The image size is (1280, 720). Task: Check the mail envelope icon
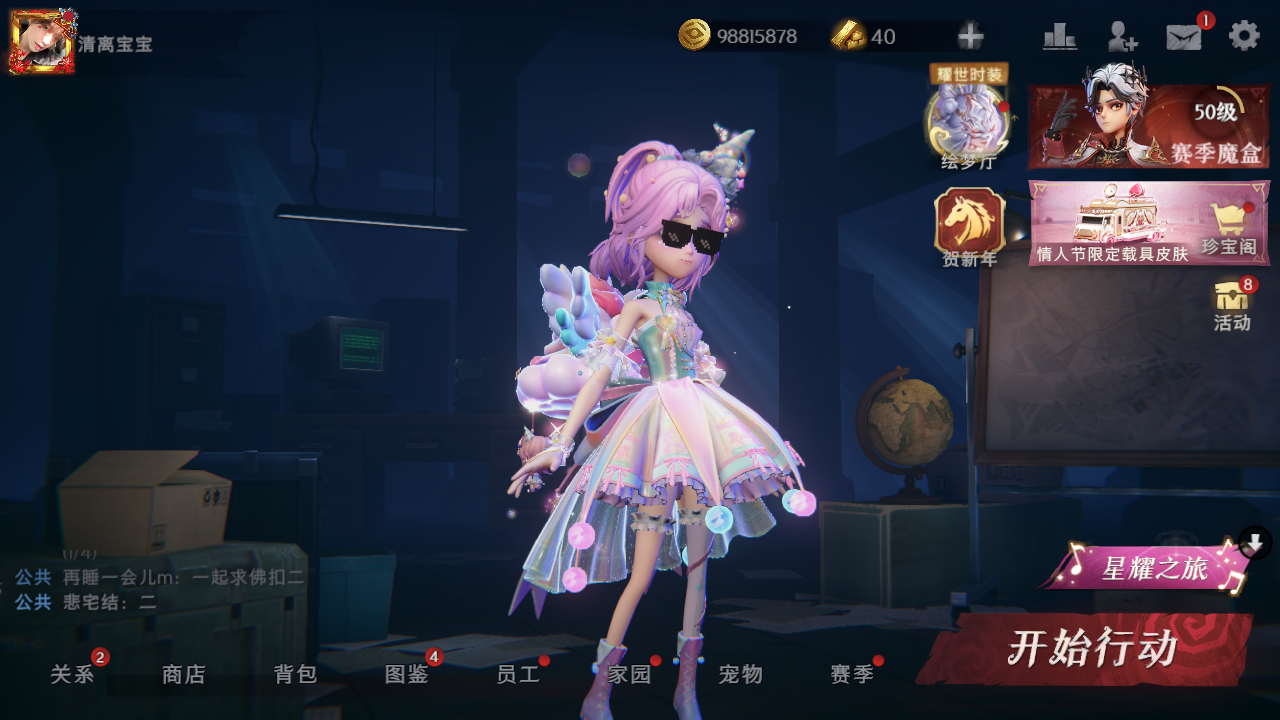(x=1184, y=37)
